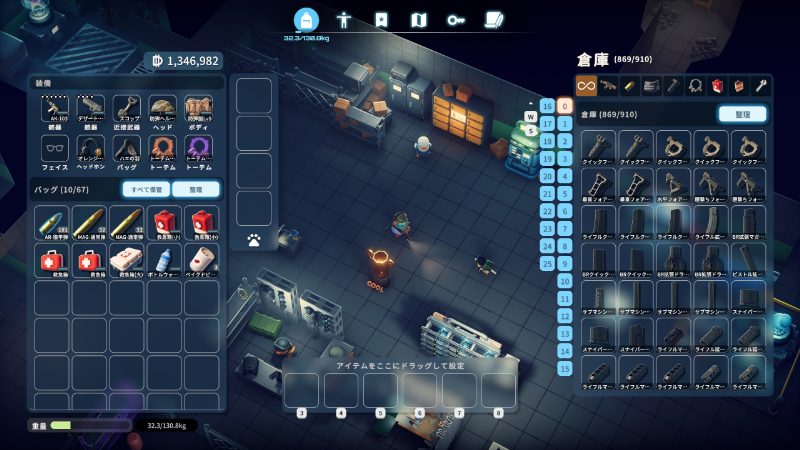This screenshot has height=450, width=800.
Task: Select the orange headphones equipment slot
Action: click(90, 148)
